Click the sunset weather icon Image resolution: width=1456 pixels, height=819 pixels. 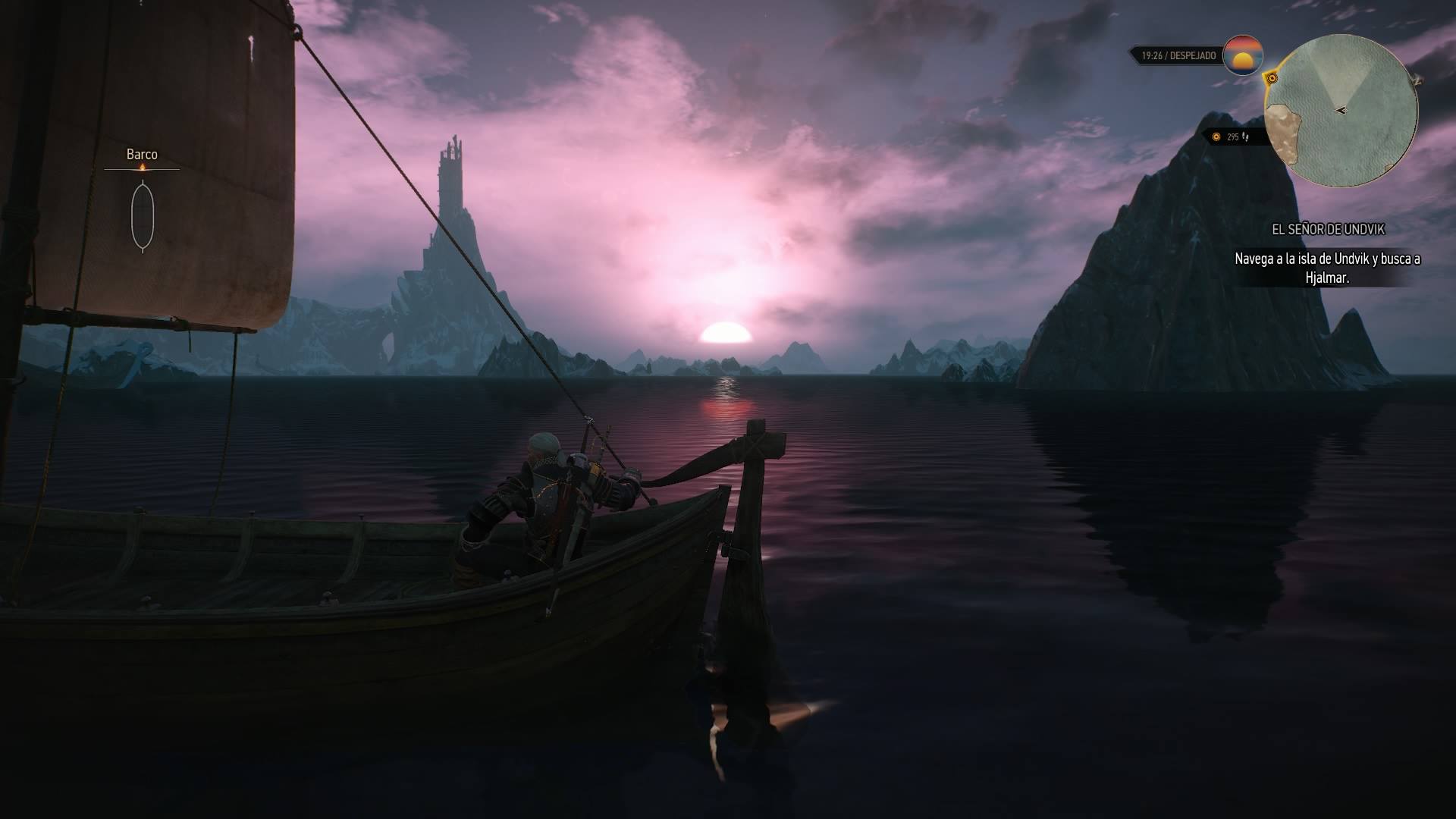(1243, 55)
